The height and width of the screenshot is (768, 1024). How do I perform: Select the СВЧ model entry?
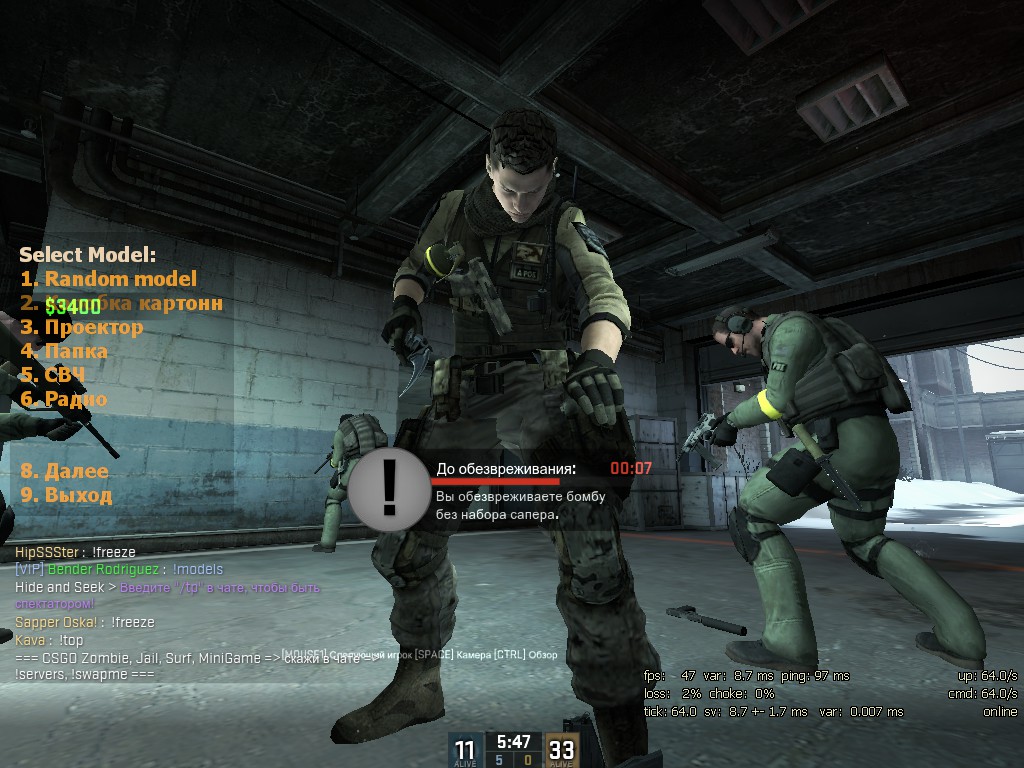tap(53, 375)
